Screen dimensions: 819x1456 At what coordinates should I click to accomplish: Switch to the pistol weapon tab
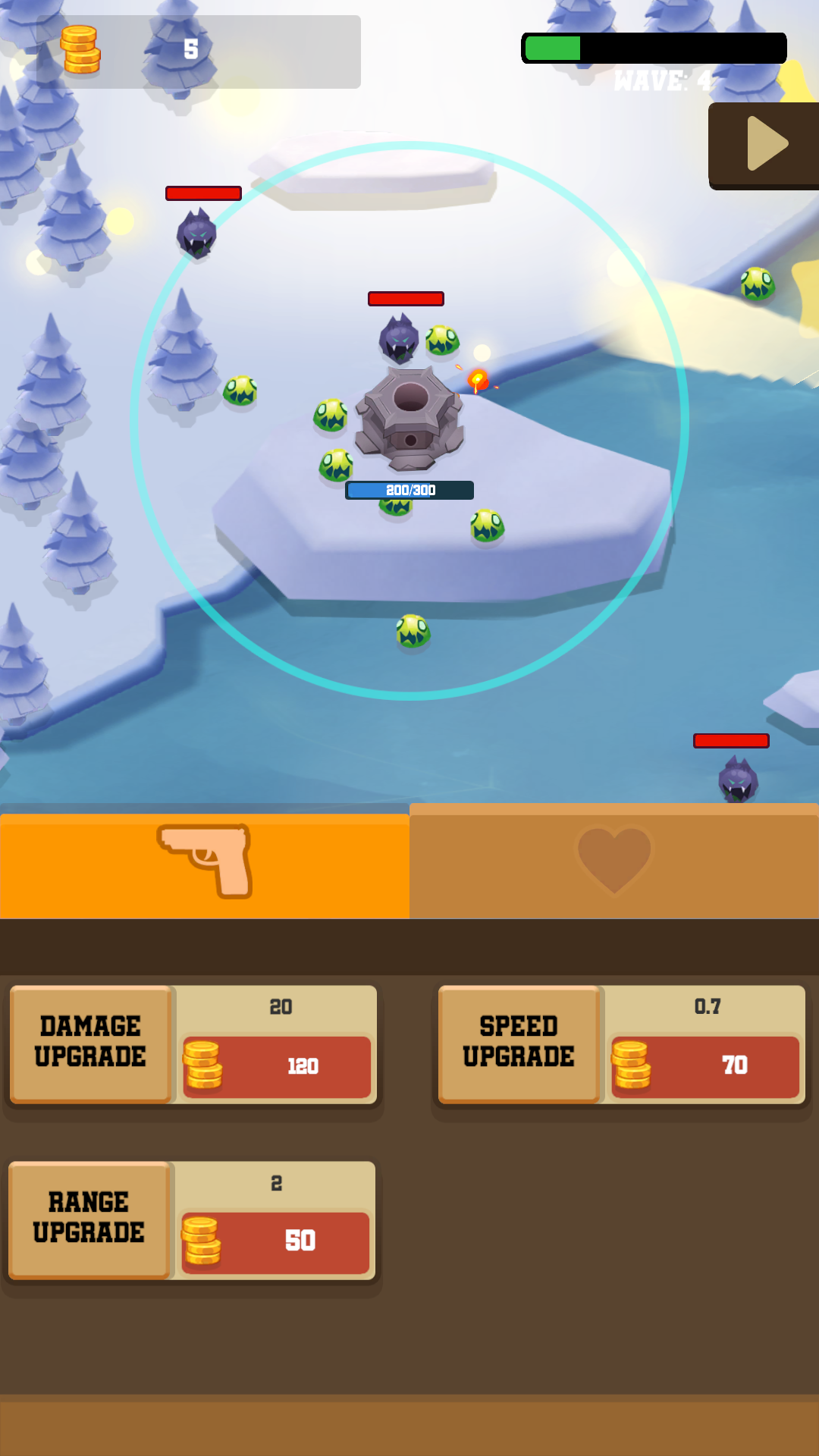[205, 862]
